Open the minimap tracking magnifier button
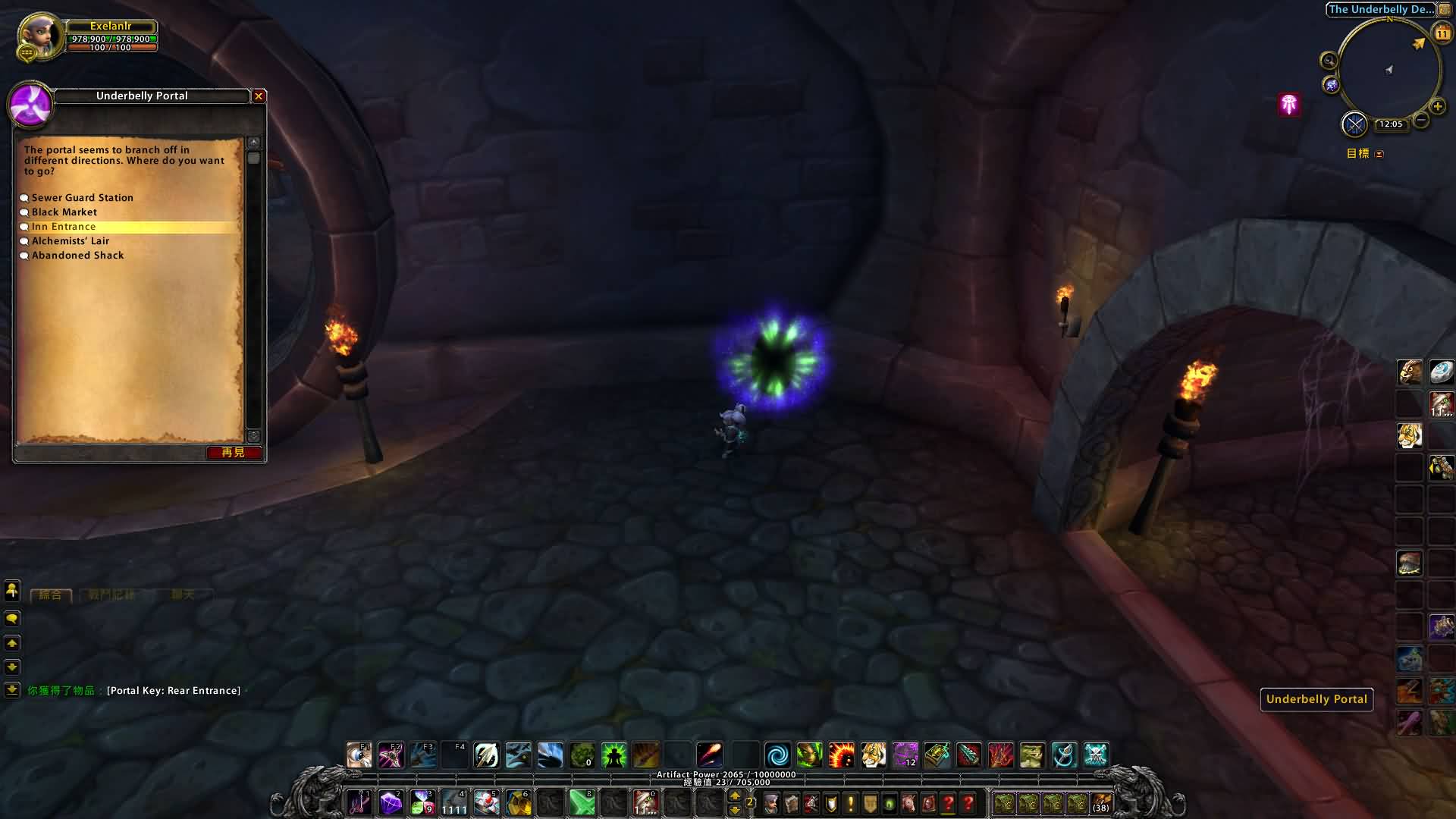Image resolution: width=1456 pixels, height=819 pixels. click(1329, 61)
